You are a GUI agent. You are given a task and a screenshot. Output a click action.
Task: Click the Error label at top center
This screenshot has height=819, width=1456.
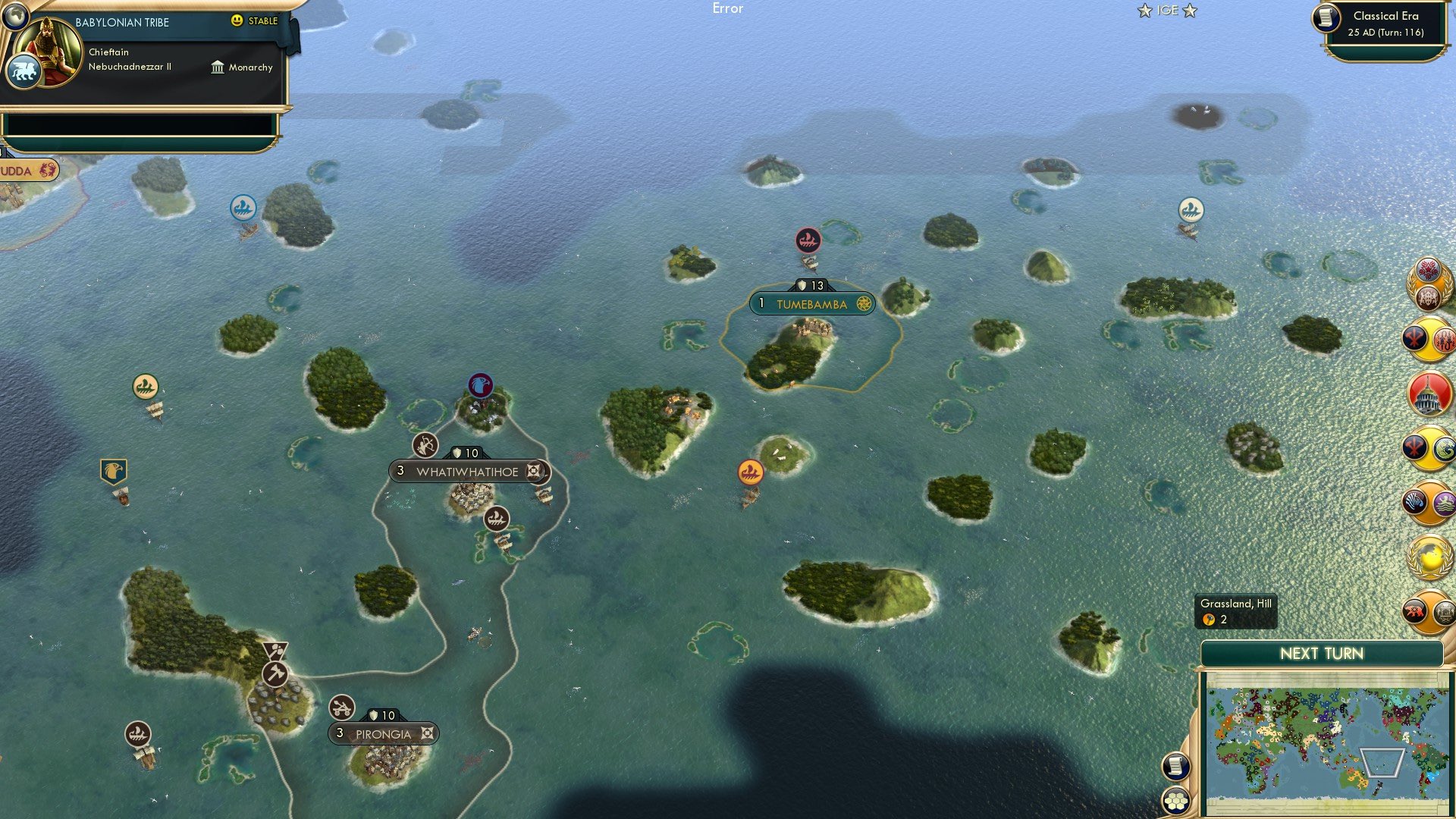729,9
